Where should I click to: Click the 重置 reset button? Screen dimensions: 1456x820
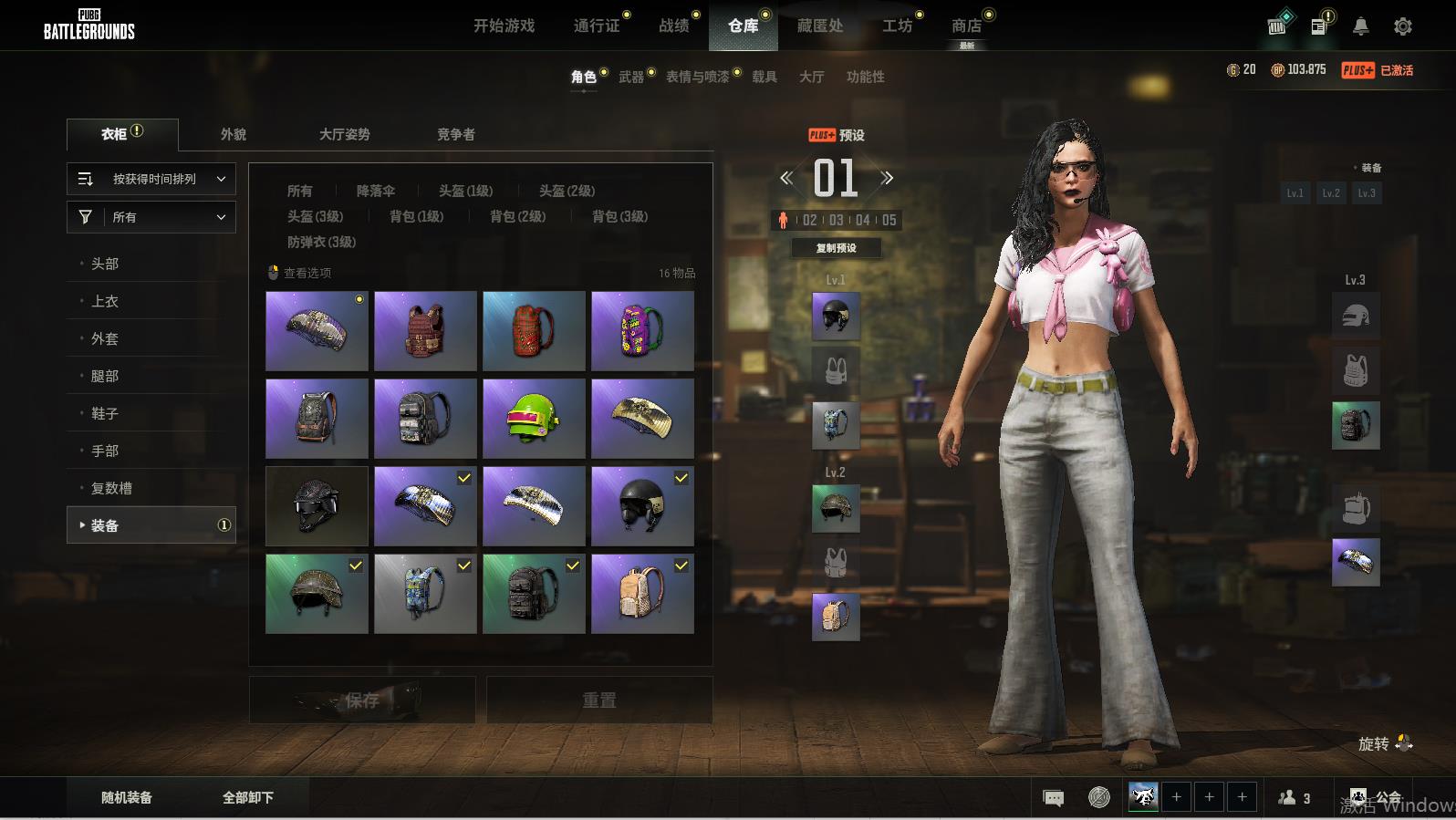coord(599,700)
